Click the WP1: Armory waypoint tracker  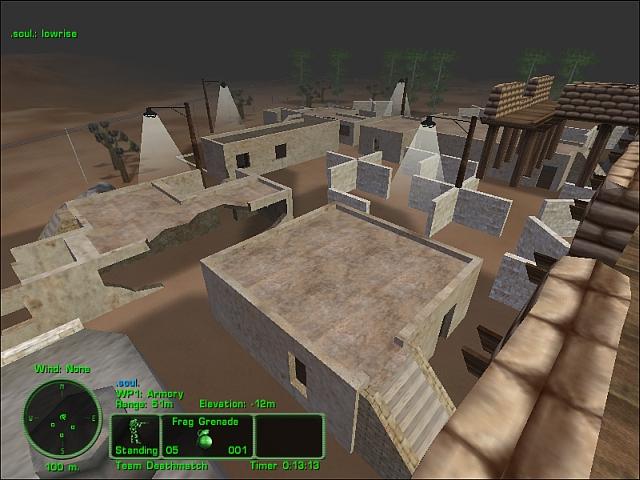tap(145, 393)
